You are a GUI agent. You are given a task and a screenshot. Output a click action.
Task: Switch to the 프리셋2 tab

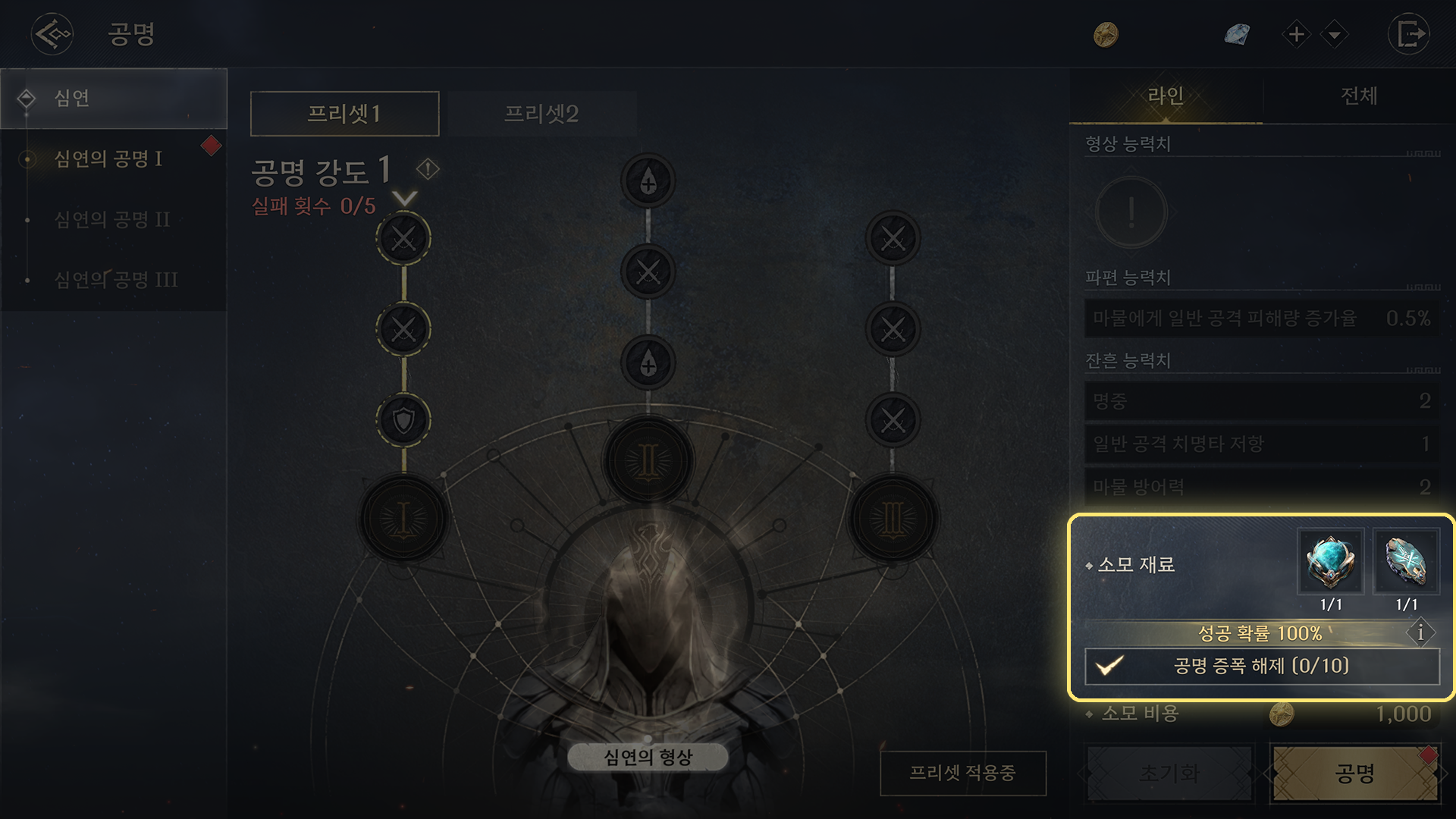point(541,114)
